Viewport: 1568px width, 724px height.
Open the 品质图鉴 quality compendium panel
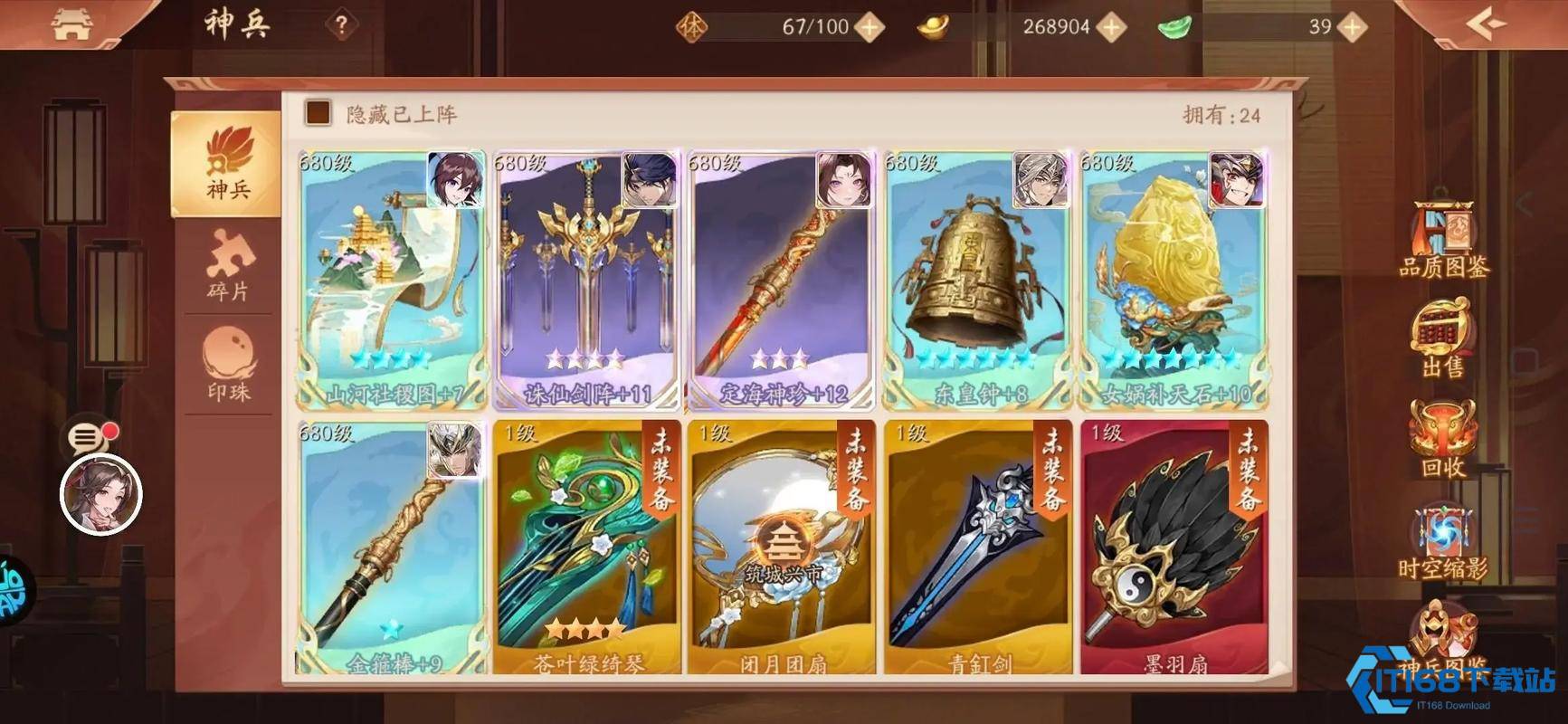(x=1440, y=246)
